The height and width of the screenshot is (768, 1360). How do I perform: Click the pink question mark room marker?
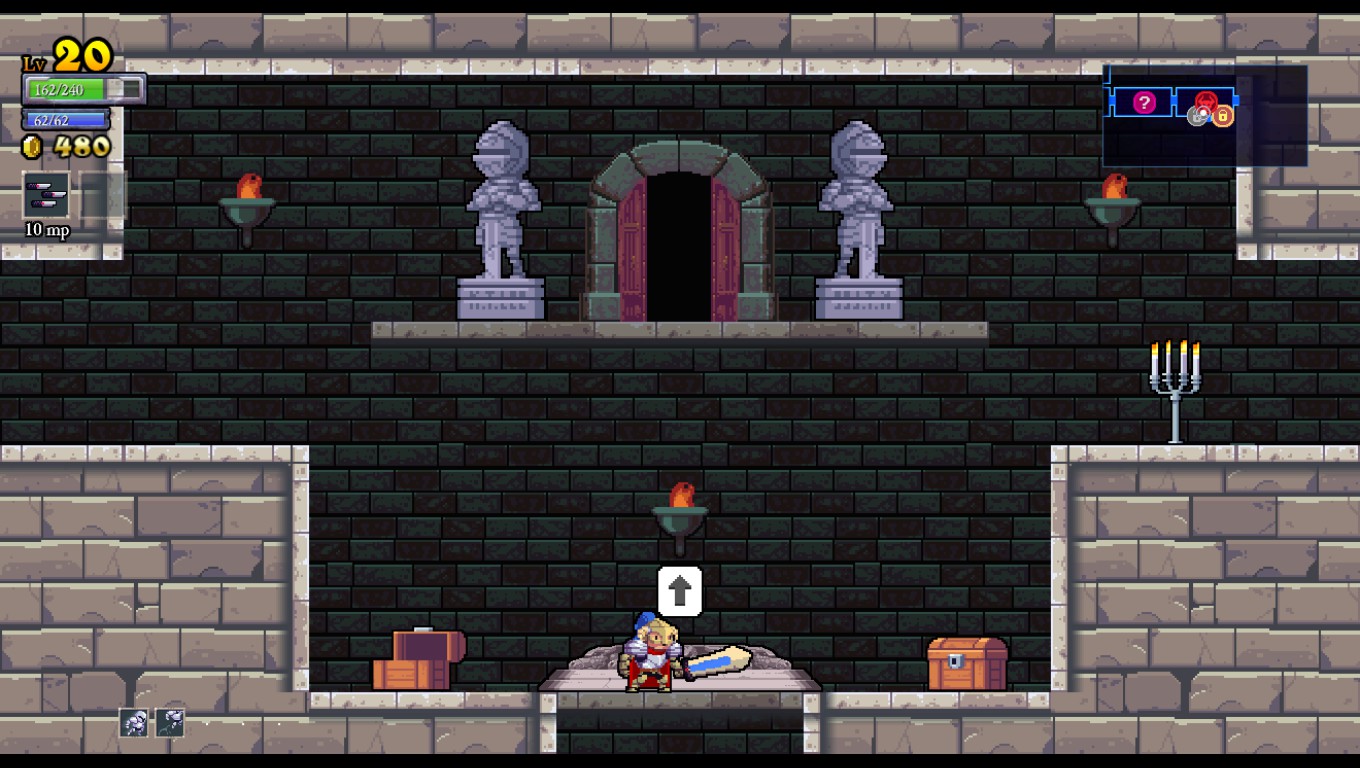(x=1144, y=102)
